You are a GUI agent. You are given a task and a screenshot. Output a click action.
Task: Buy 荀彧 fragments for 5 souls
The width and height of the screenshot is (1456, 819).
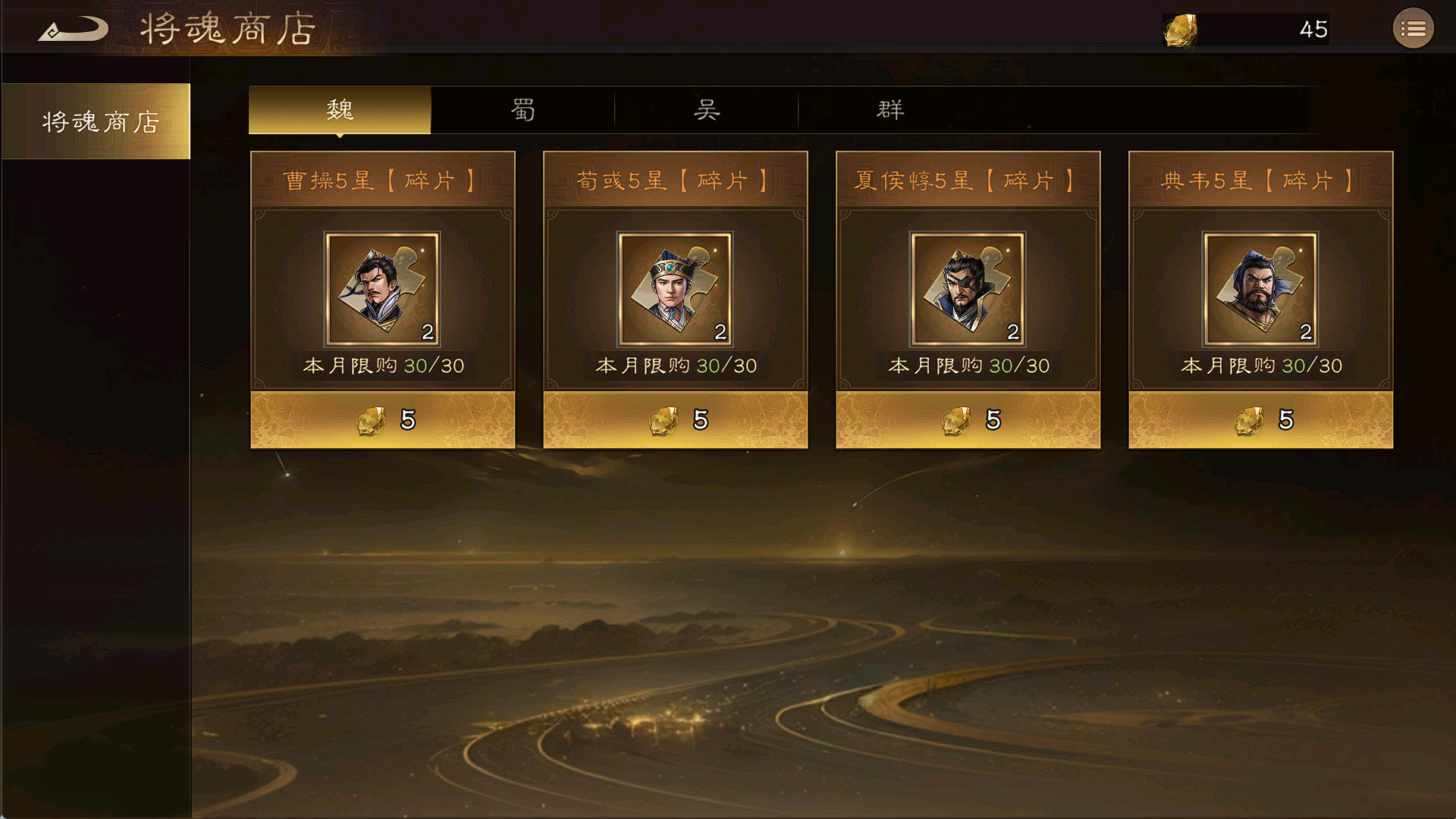[676, 419]
